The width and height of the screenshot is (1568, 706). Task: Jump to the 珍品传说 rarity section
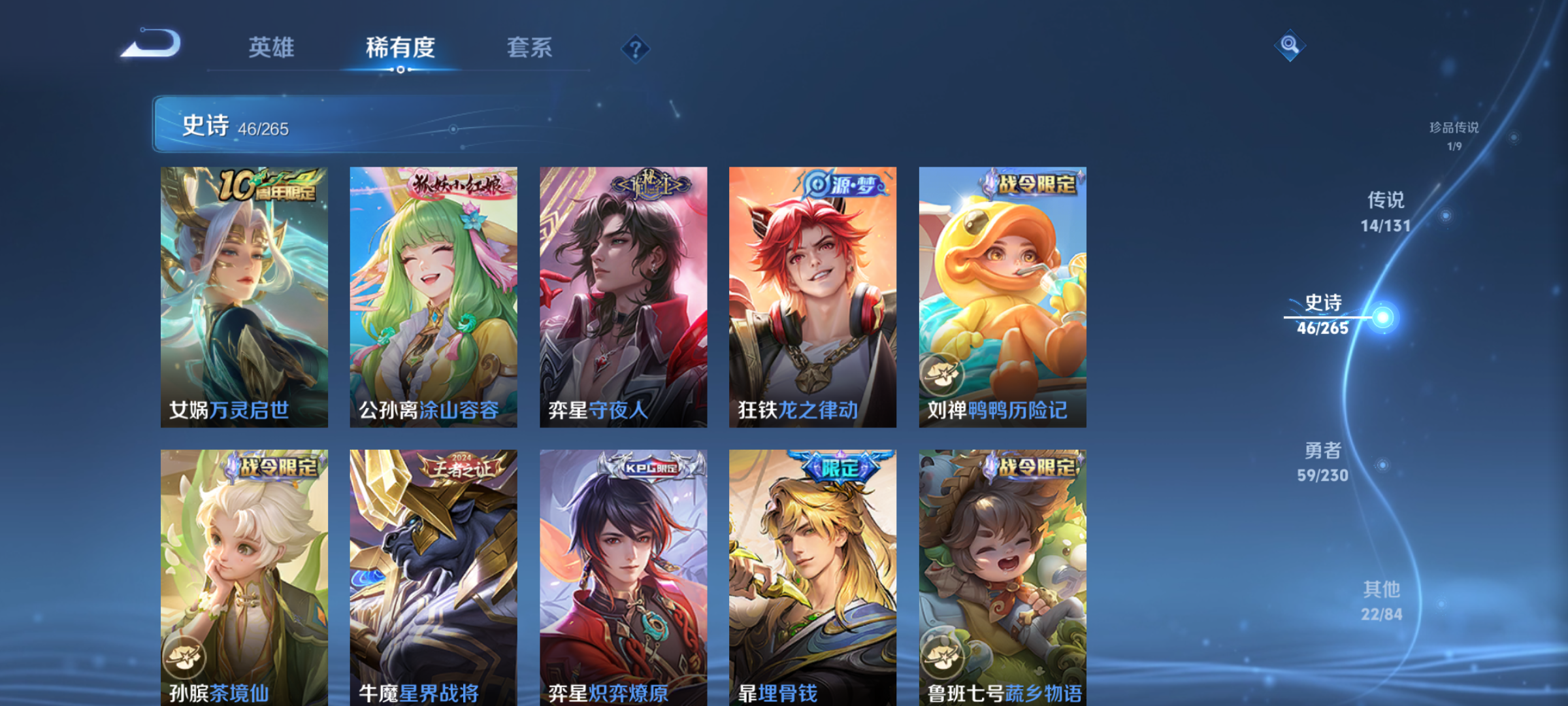tap(1454, 135)
